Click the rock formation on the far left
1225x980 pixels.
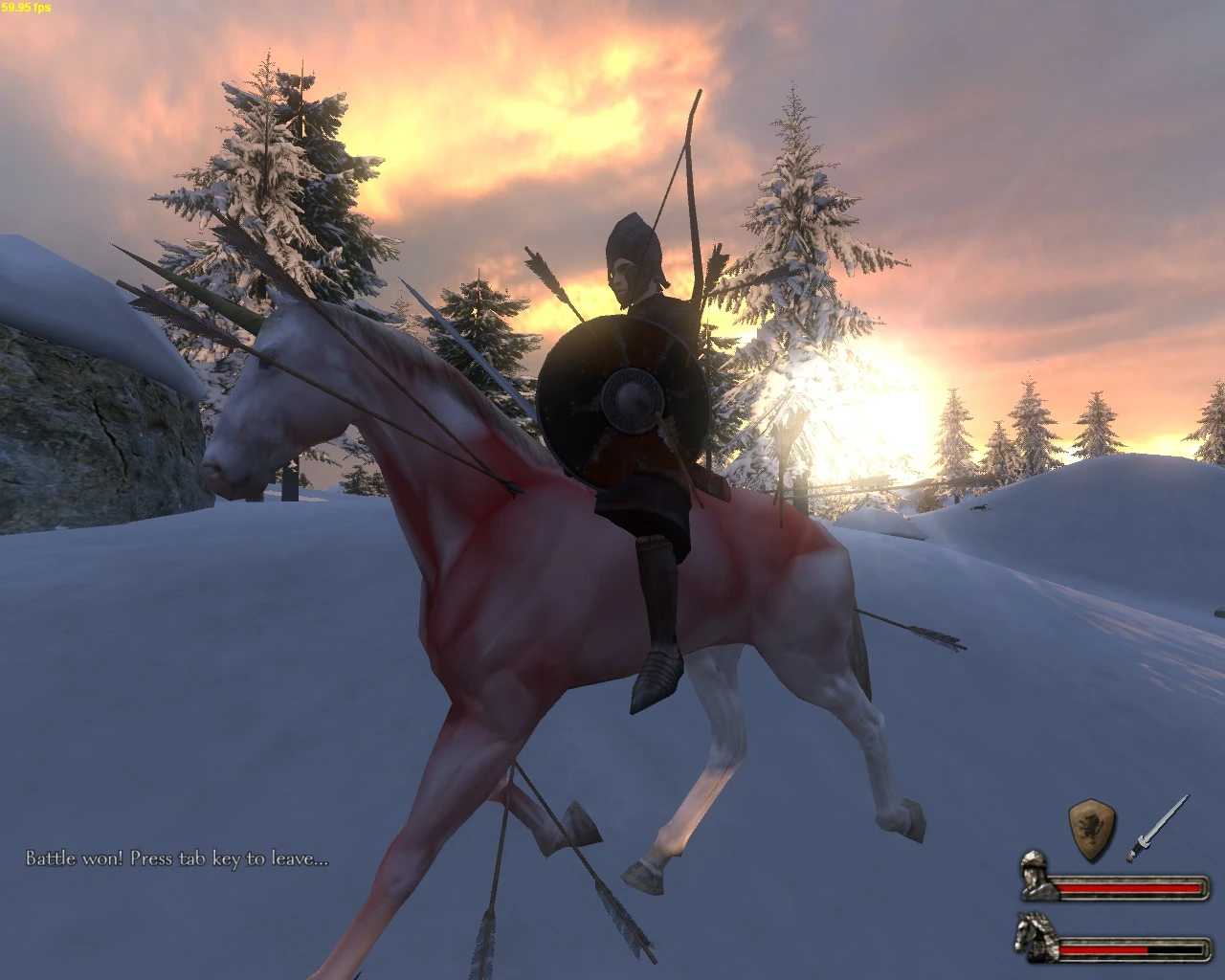(x=77, y=421)
